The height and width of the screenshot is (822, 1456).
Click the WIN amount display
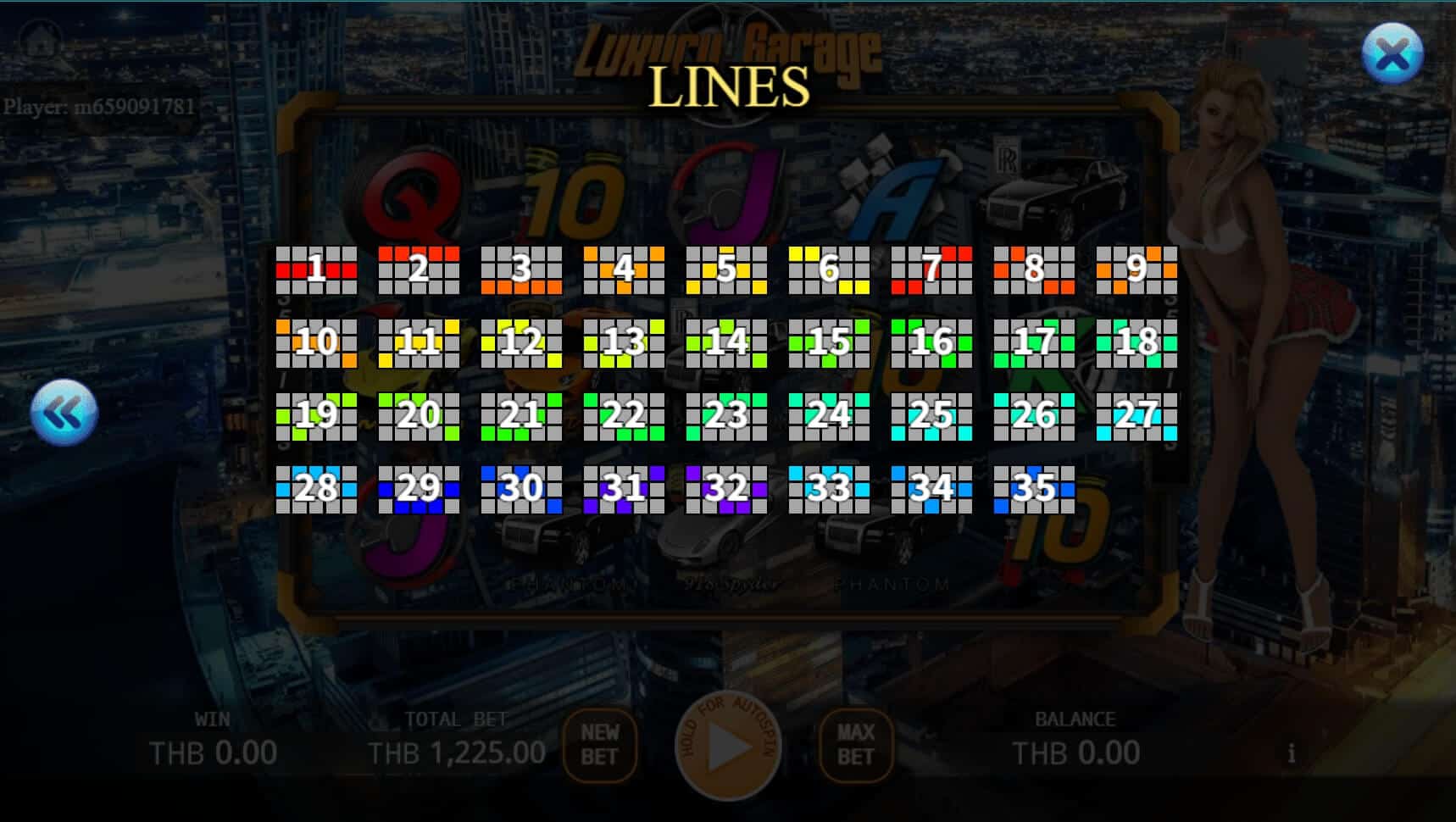pyautogui.click(x=212, y=751)
